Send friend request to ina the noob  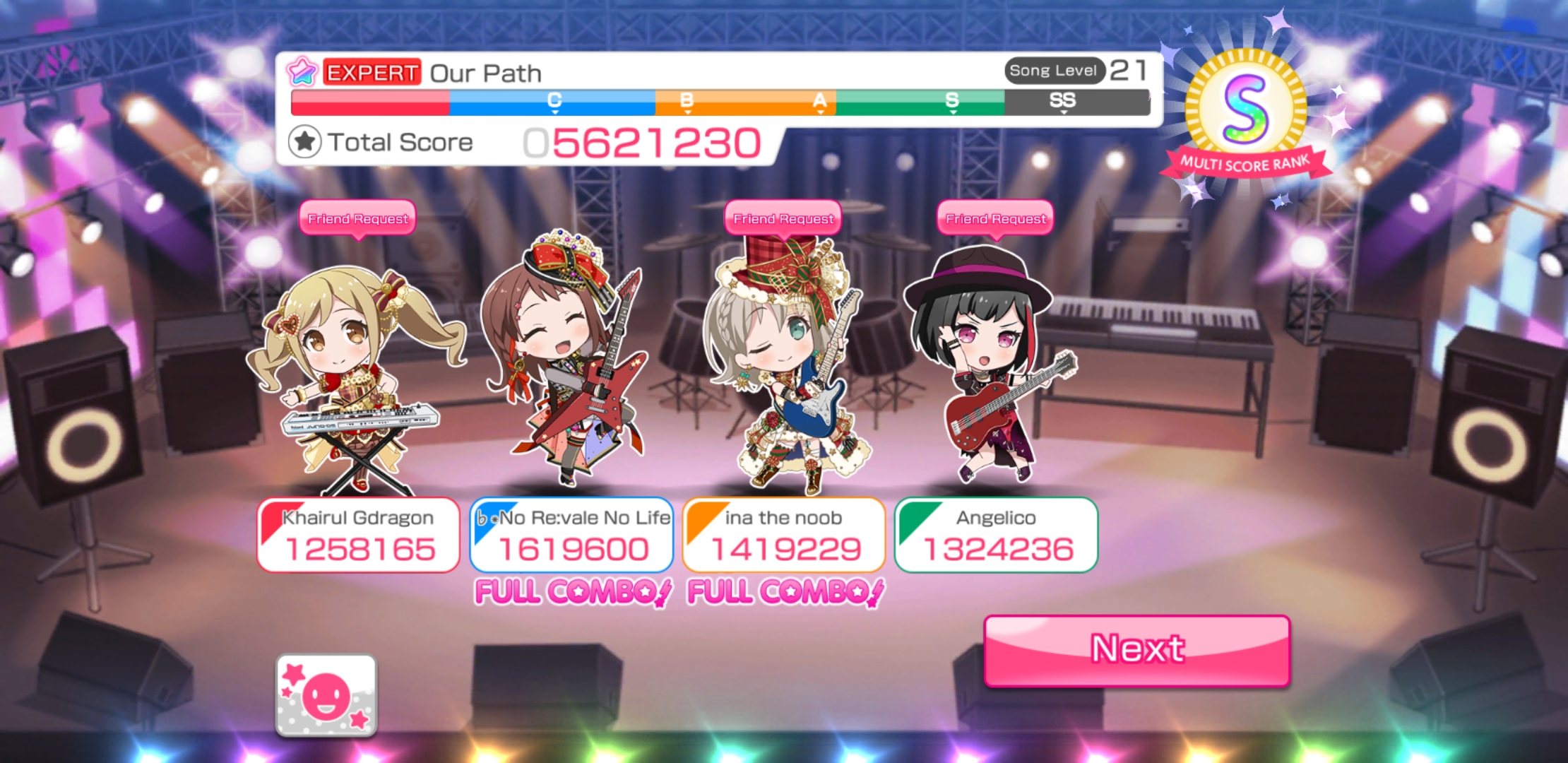tap(783, 219)
